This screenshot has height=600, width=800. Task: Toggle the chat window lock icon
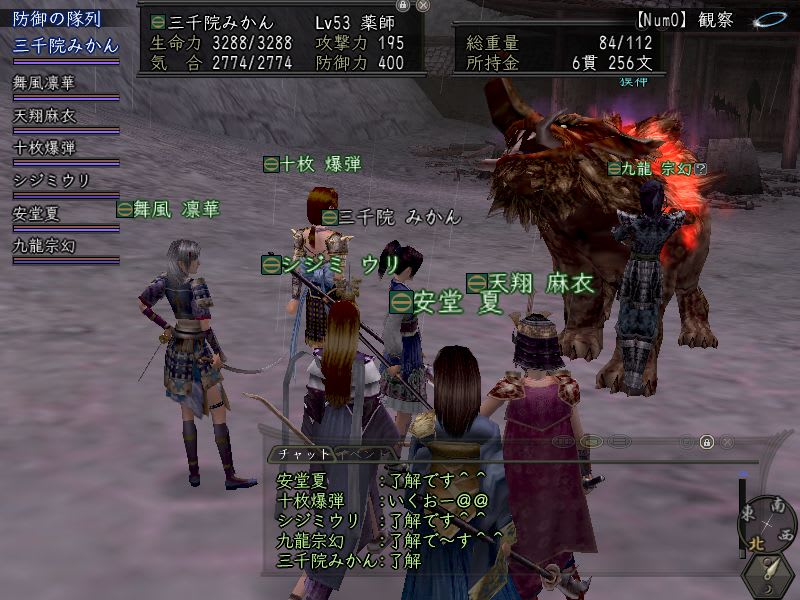[x=706, y=441]
